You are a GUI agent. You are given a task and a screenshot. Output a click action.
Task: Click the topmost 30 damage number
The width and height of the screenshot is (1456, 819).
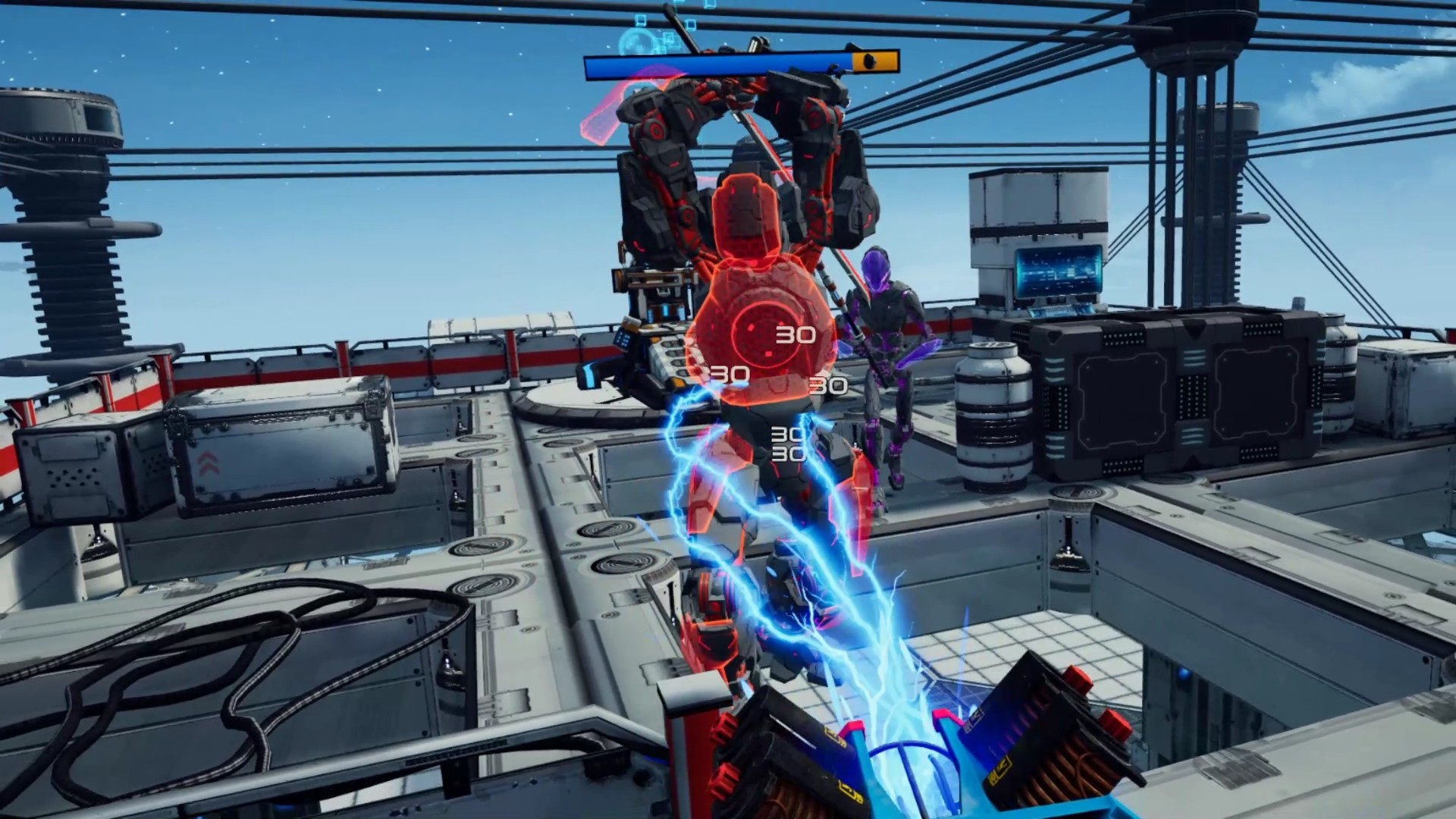(794, 332)
